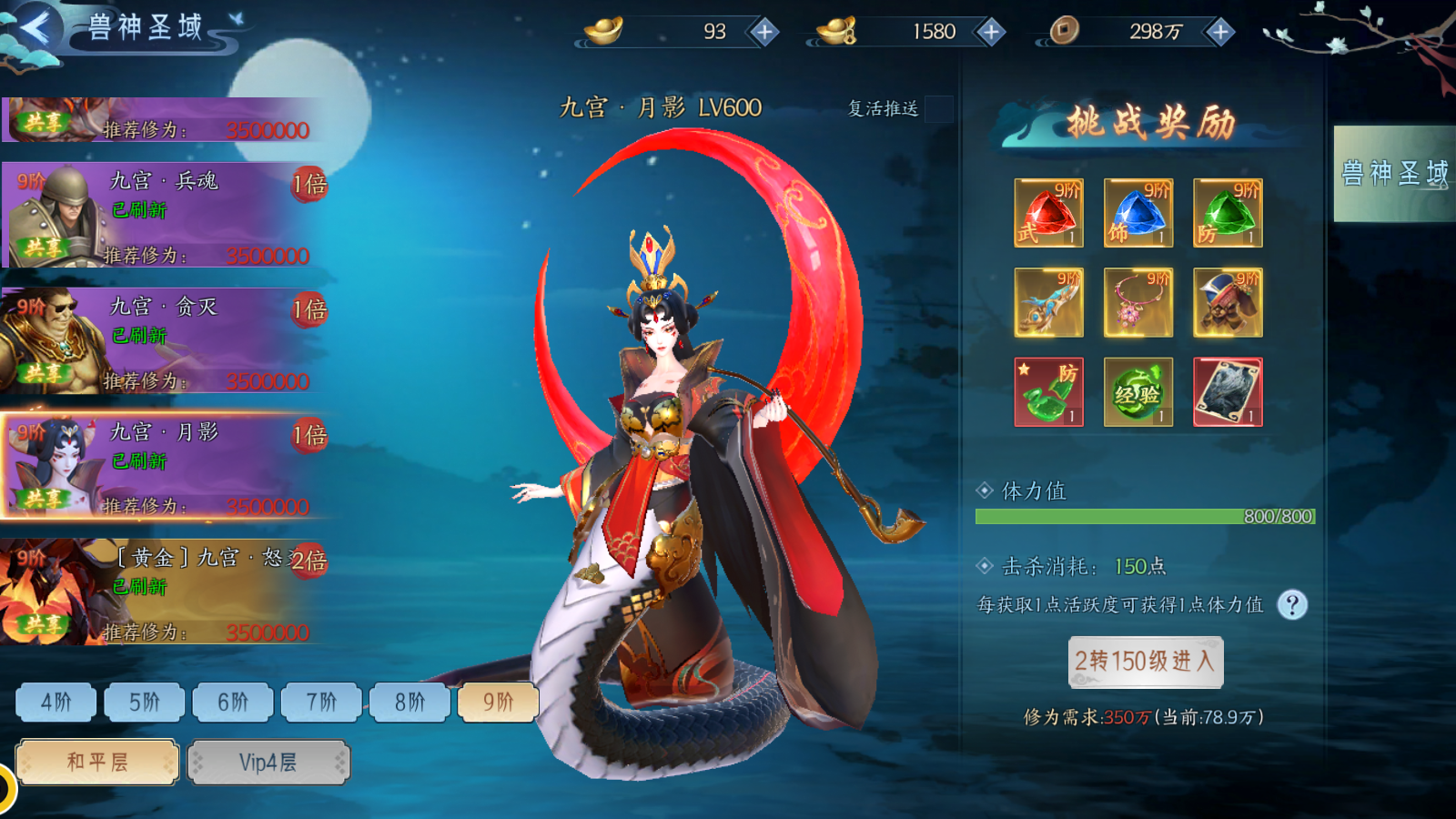Choose the 黄金 九宫 boss entry
Image resolution: width=1456 pixels, height=819 pixels.
click(164, 592)
